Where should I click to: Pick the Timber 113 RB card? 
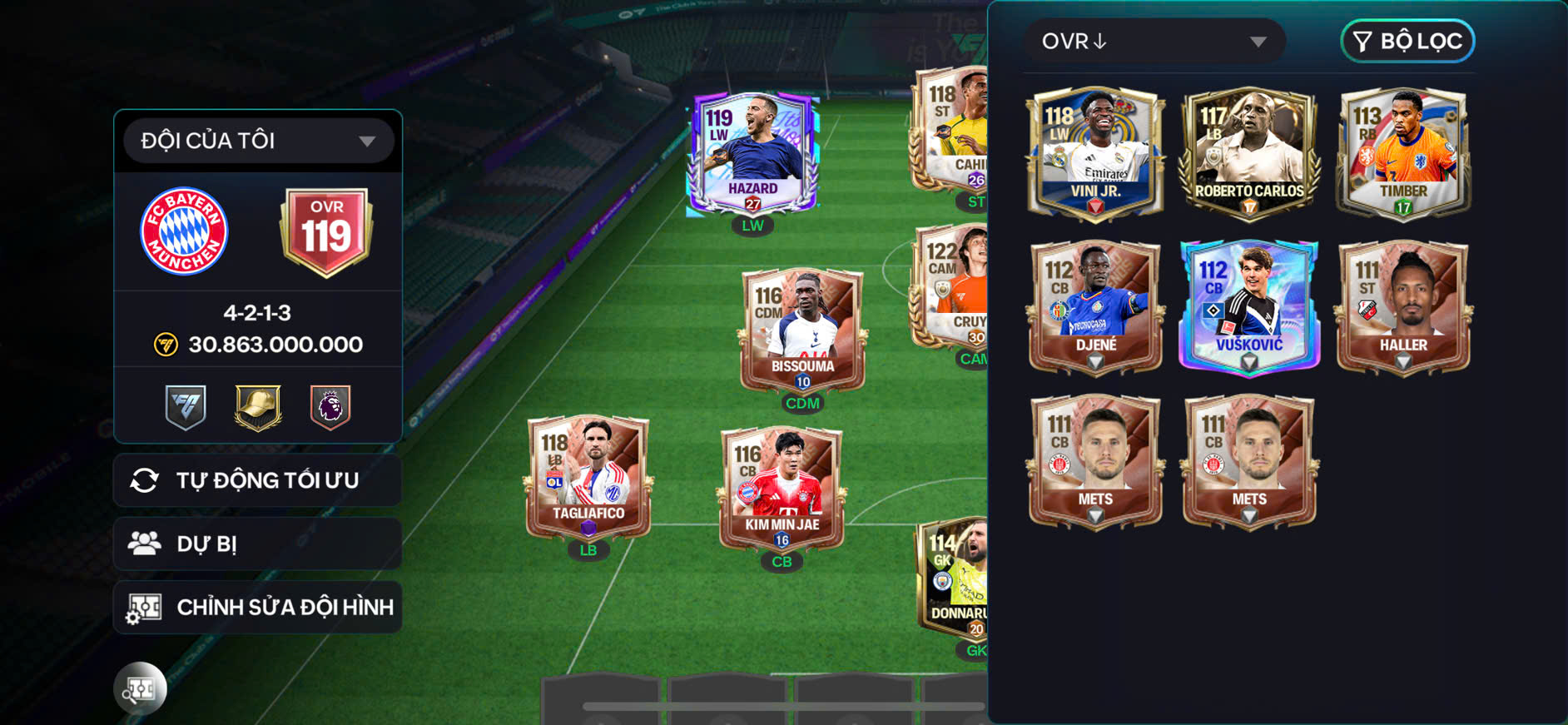[1403, 154]
